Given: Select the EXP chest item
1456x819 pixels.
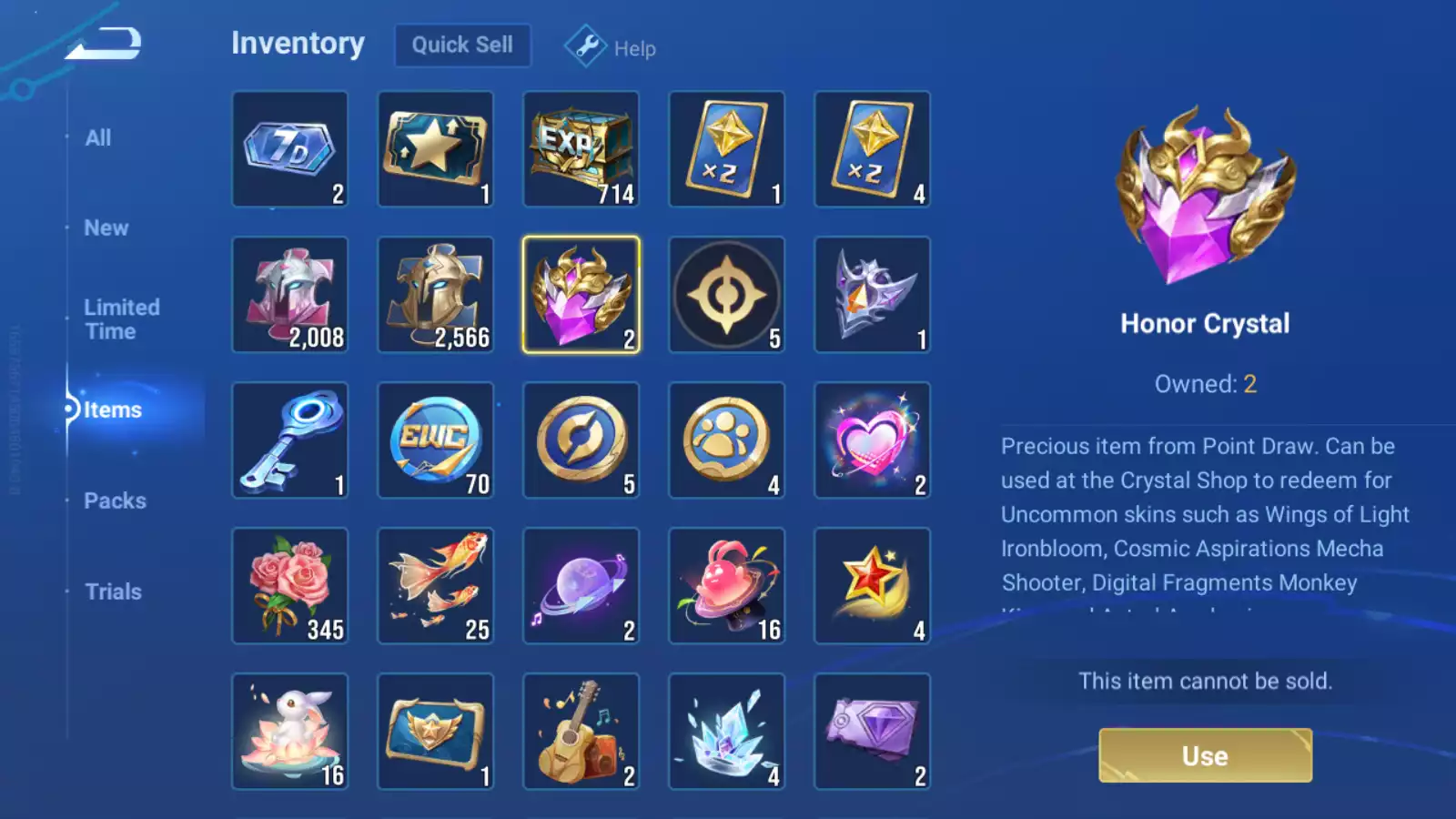Looking at the screenshot, I should (x=581, y=150).
